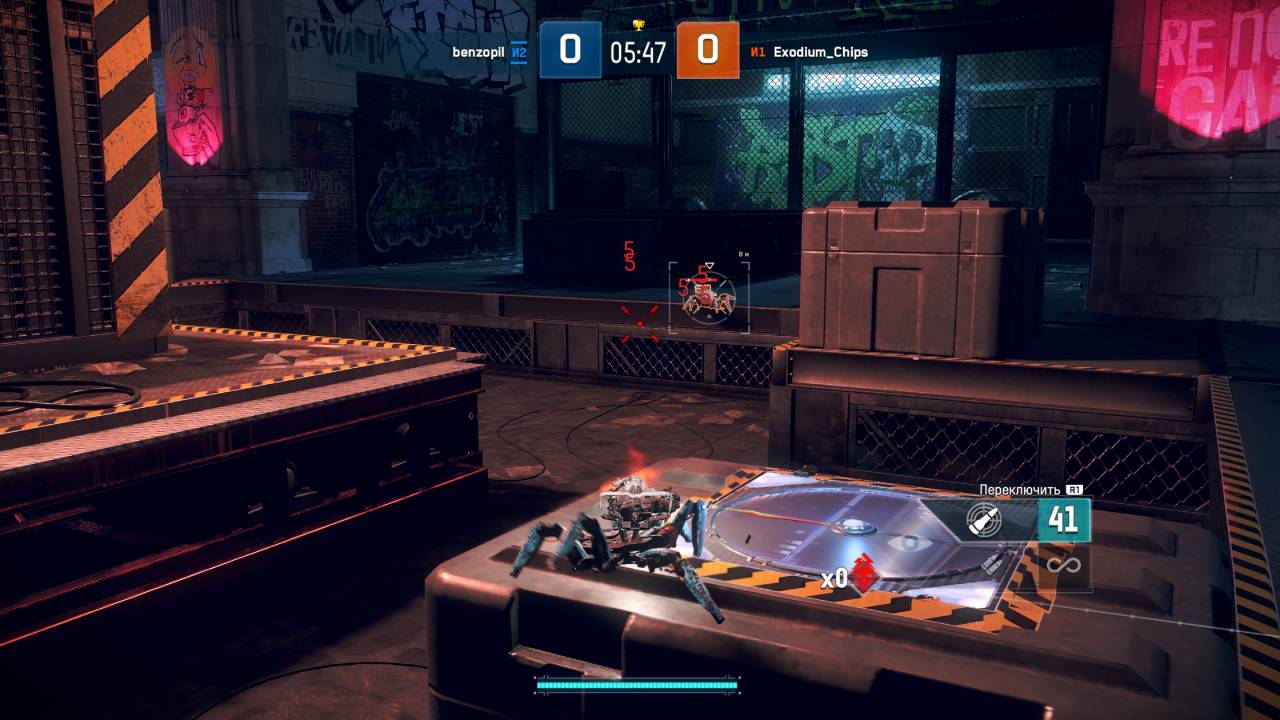Click the red spiderbot x0 counter icon
Image resolution: width=1280 pixels, height=720 pixels.
click(x=865, y=575)
